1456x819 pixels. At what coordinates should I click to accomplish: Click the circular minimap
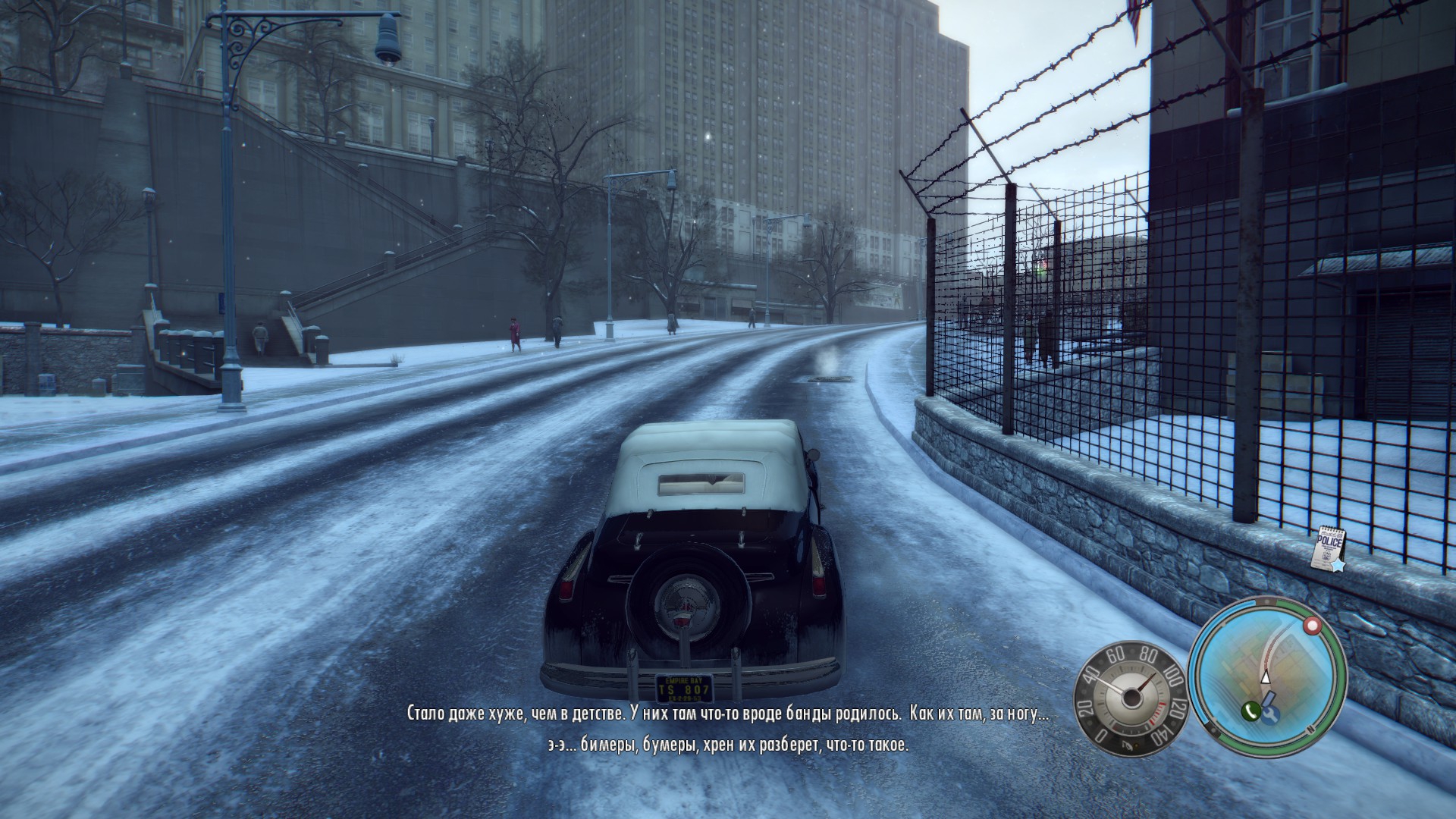coord(1266,677)
